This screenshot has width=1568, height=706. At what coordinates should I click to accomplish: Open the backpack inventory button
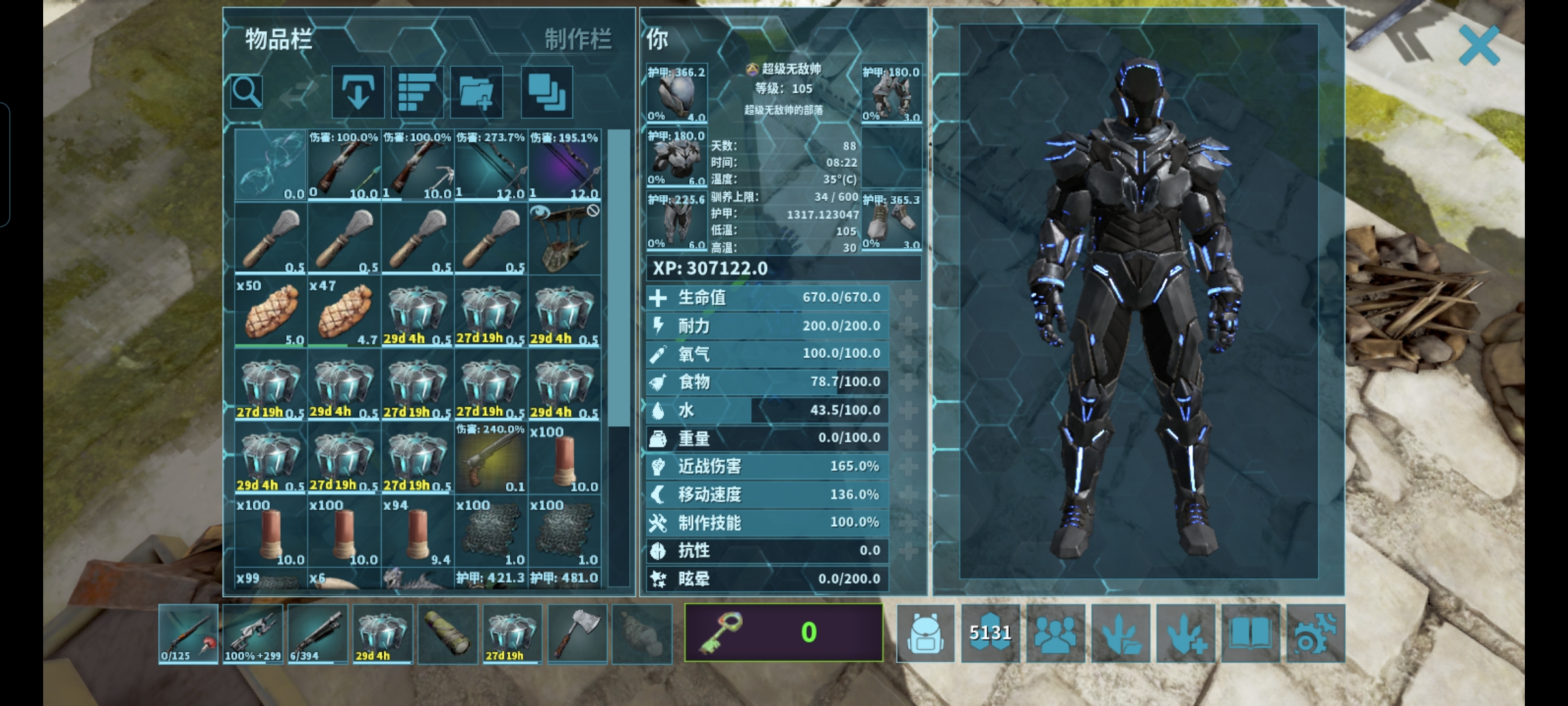(925, 633)
